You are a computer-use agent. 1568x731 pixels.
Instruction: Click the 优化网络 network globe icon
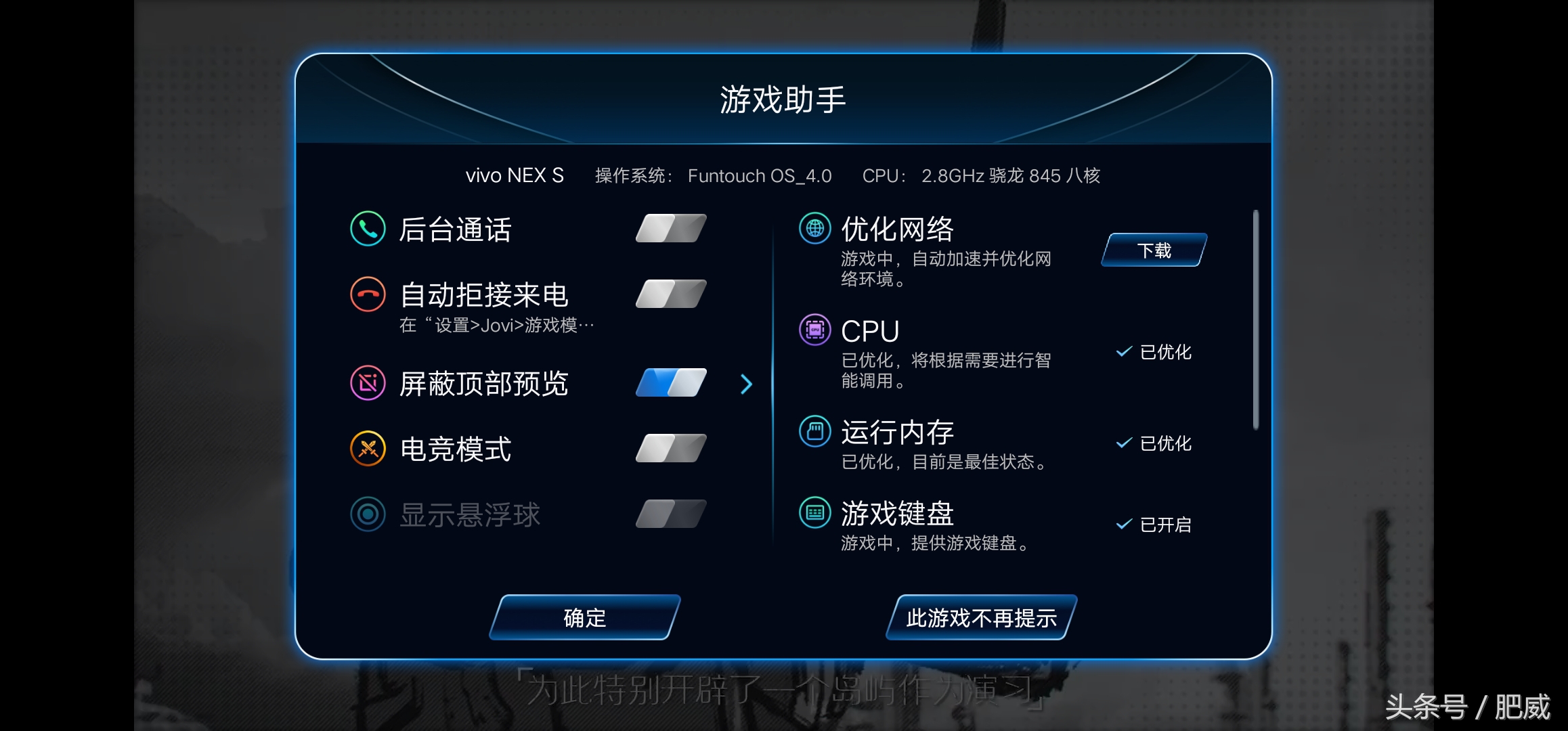pyautogui.click(x=814, y=229)
